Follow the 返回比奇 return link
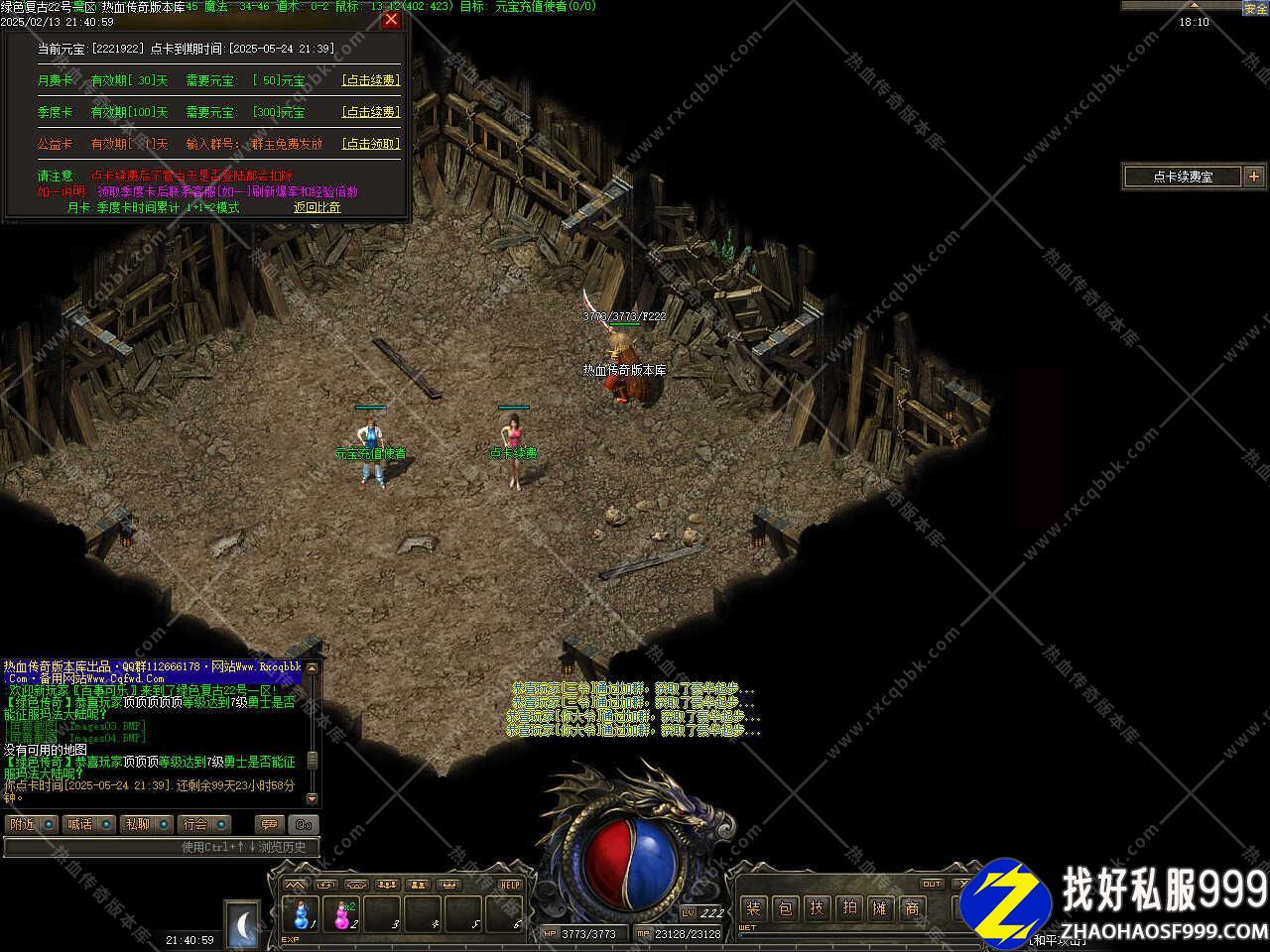This screenshot has height=952, width=1270. [317, 207]
